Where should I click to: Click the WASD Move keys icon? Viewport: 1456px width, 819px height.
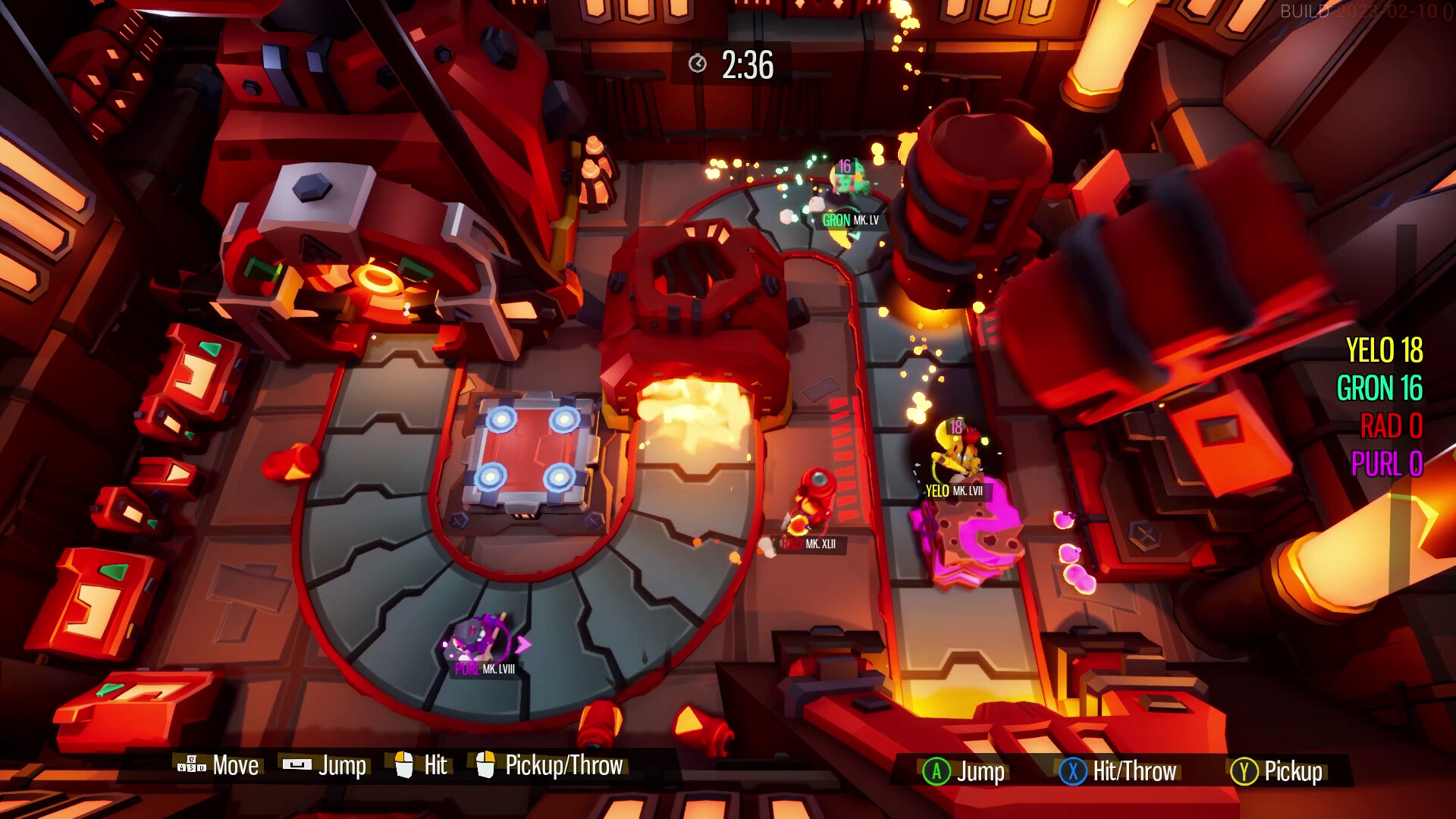click(191, 765)
